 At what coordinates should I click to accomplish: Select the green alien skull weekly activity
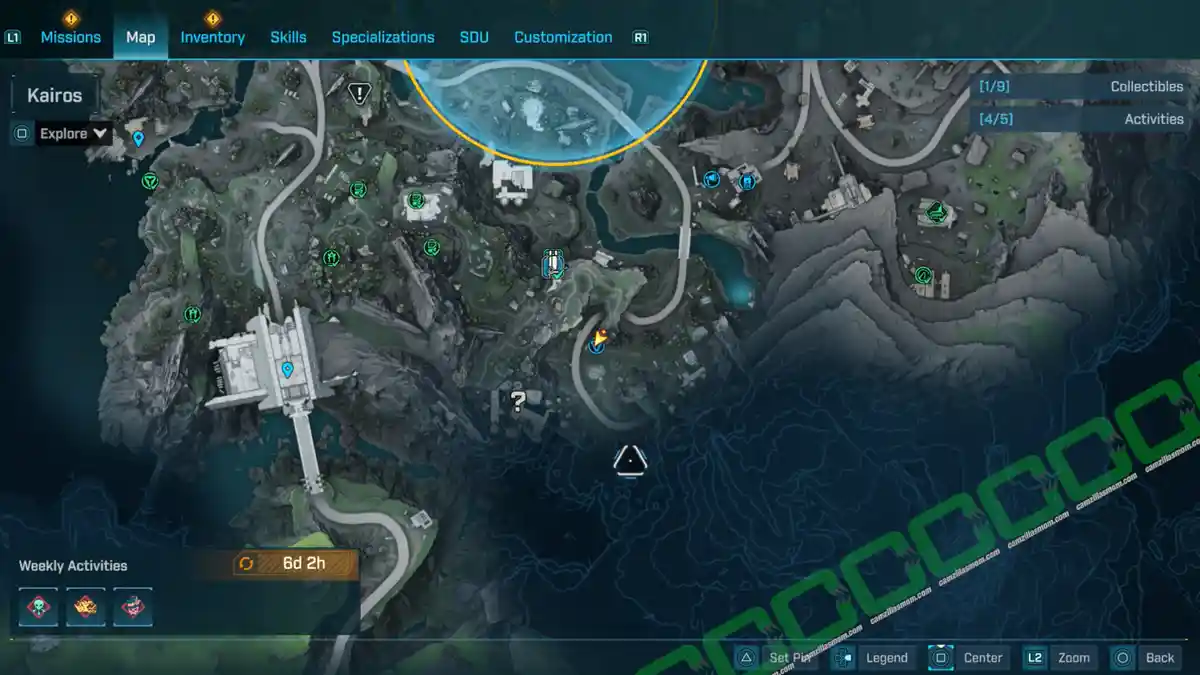(x=38, y=607)
